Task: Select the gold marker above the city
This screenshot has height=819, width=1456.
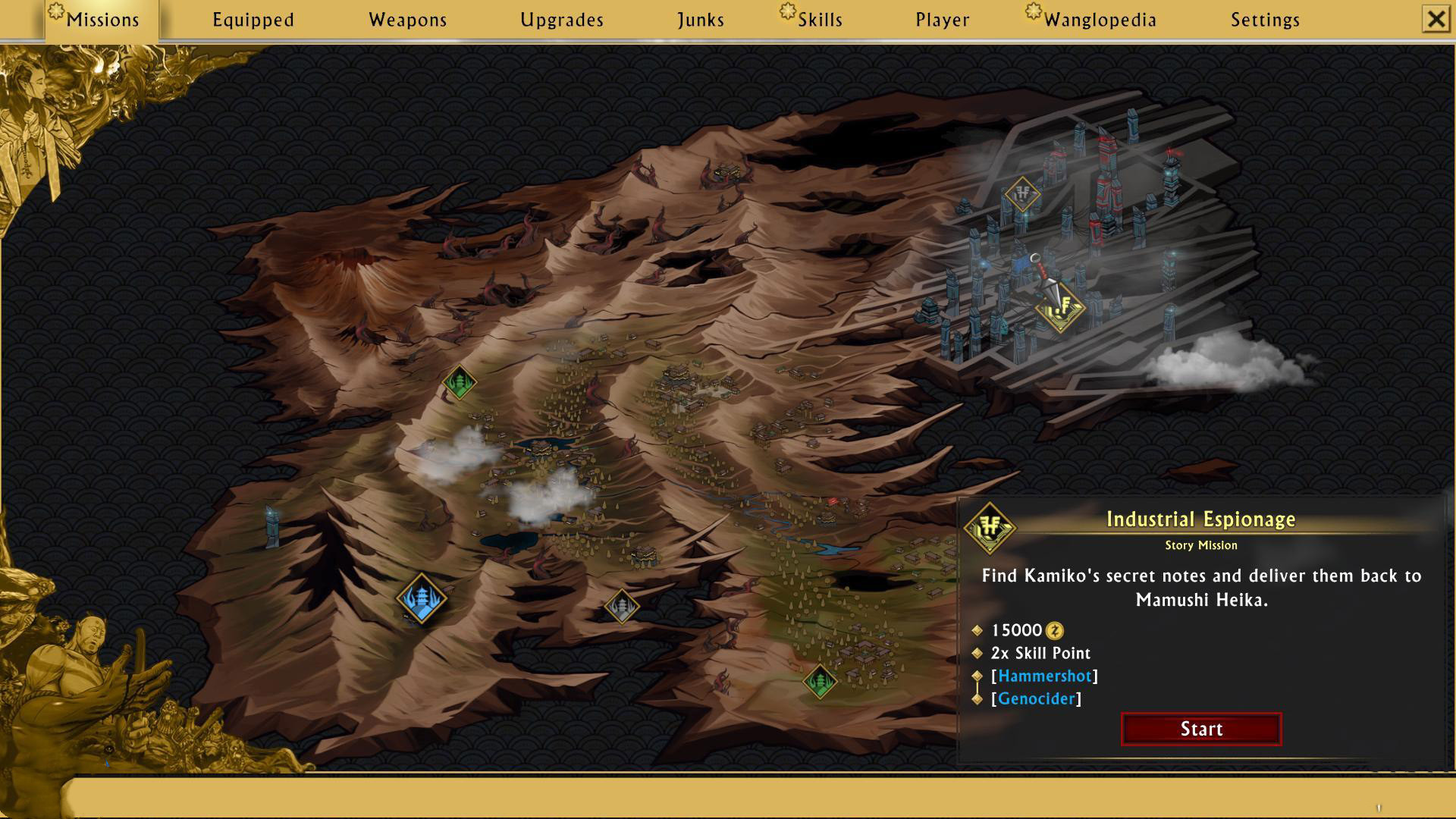Action: 1022,194
